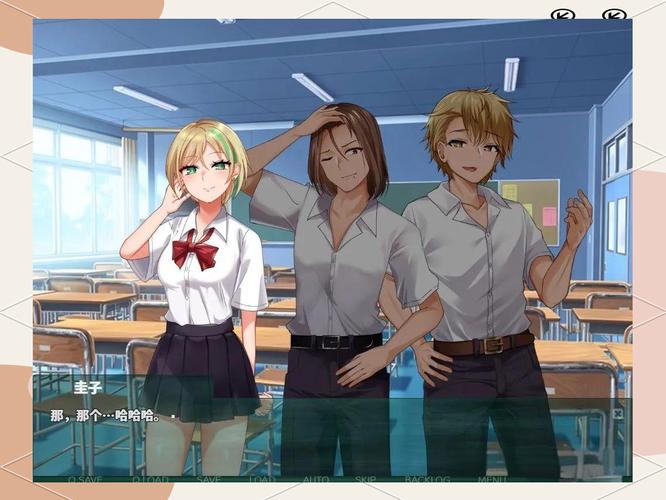Open the game MENU
This screenshot has width=666, height=500.
point(492,479)
